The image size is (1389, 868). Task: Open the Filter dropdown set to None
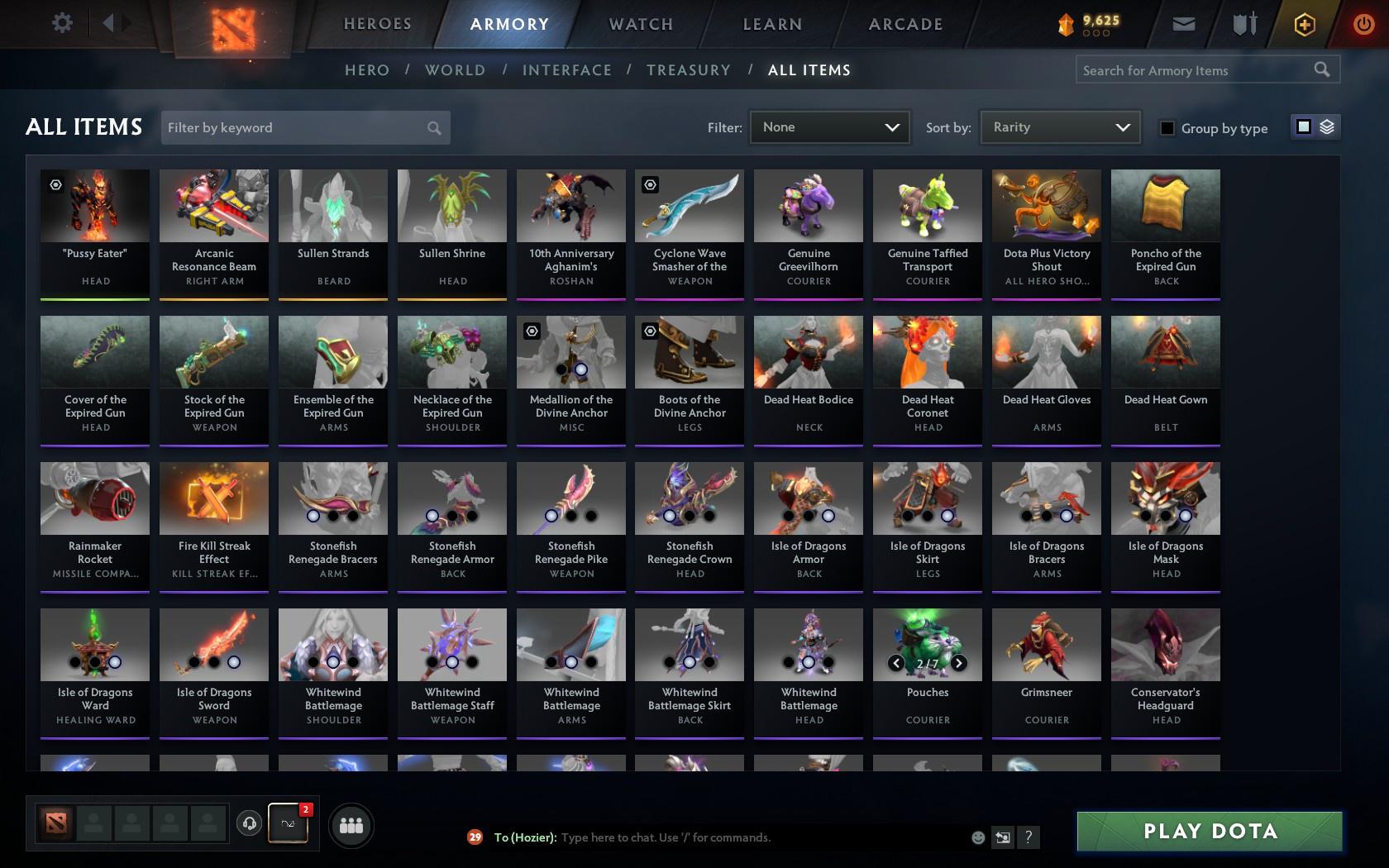tap(829, 127)
